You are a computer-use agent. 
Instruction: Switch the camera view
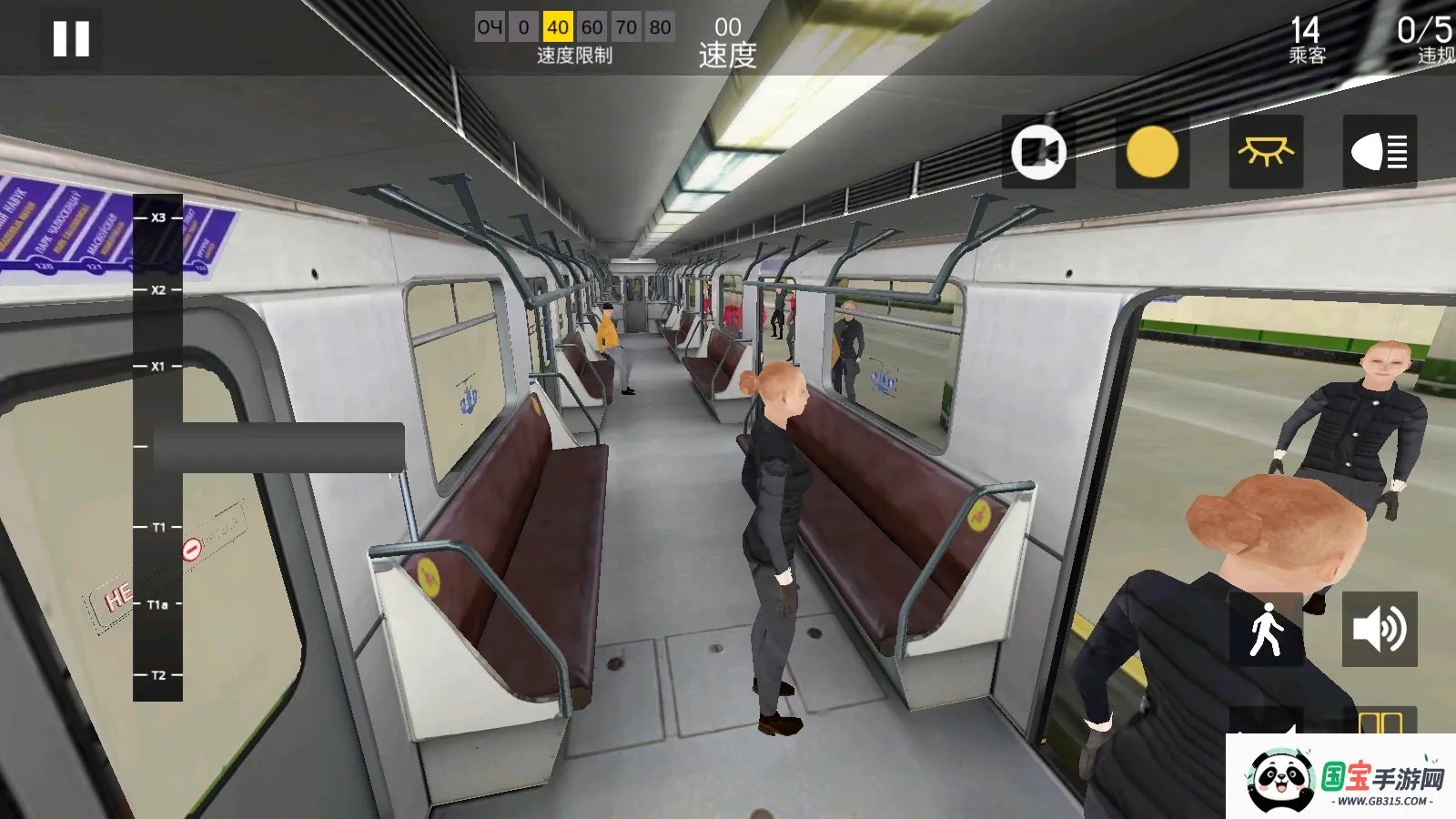1038,151
